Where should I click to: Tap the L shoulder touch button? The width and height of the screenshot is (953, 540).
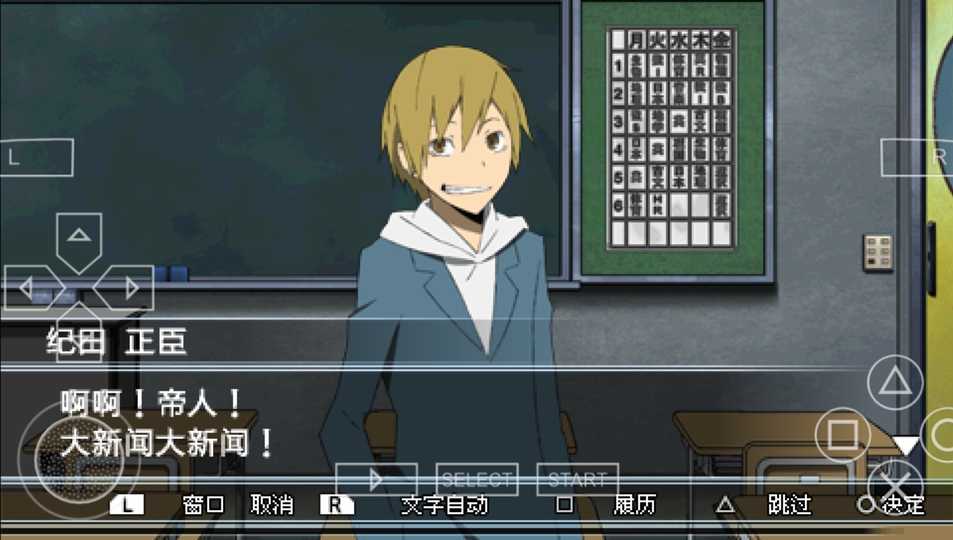pyautogui.click(x=36, y=157)
